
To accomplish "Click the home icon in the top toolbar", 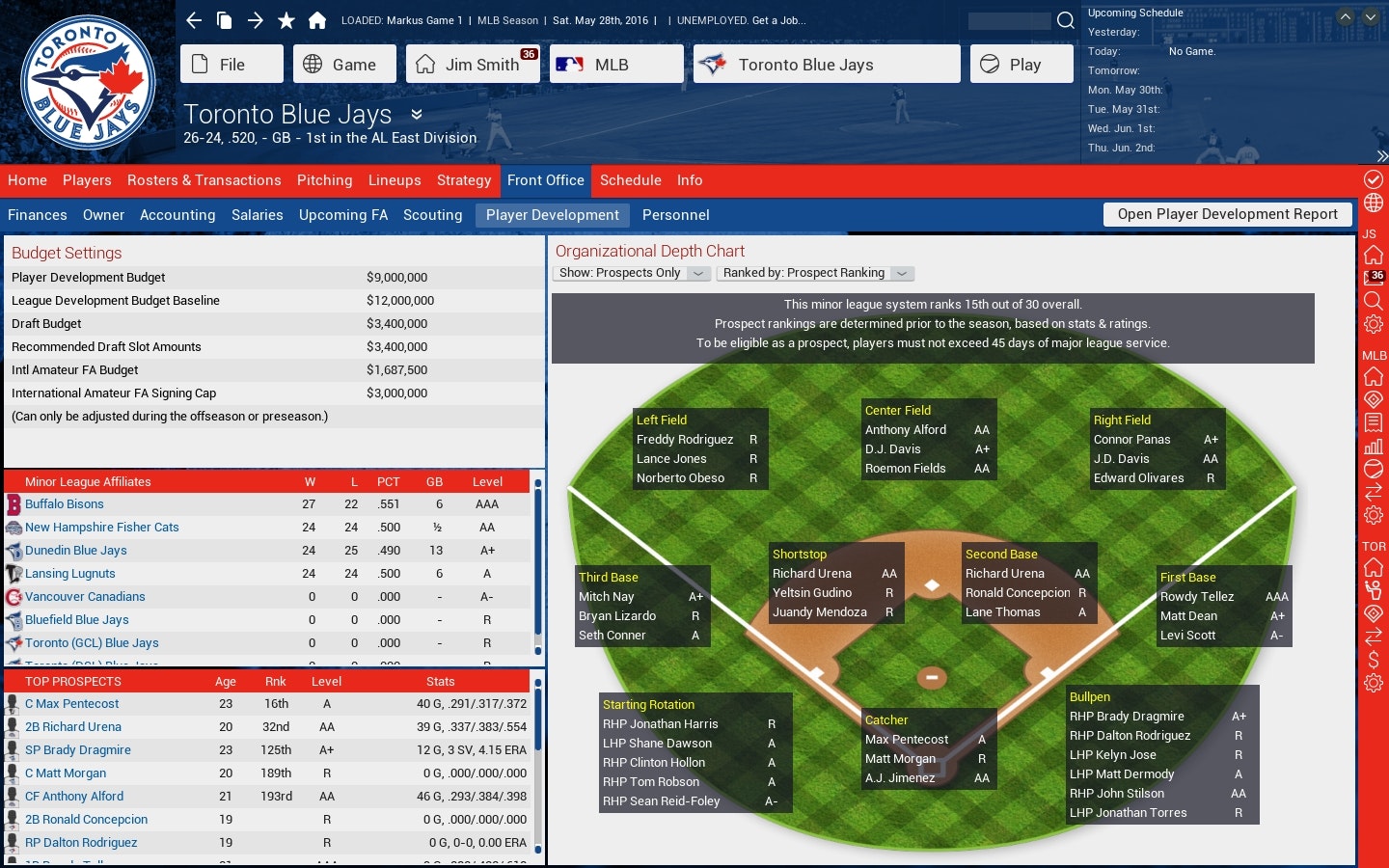I will pos(318,20).
